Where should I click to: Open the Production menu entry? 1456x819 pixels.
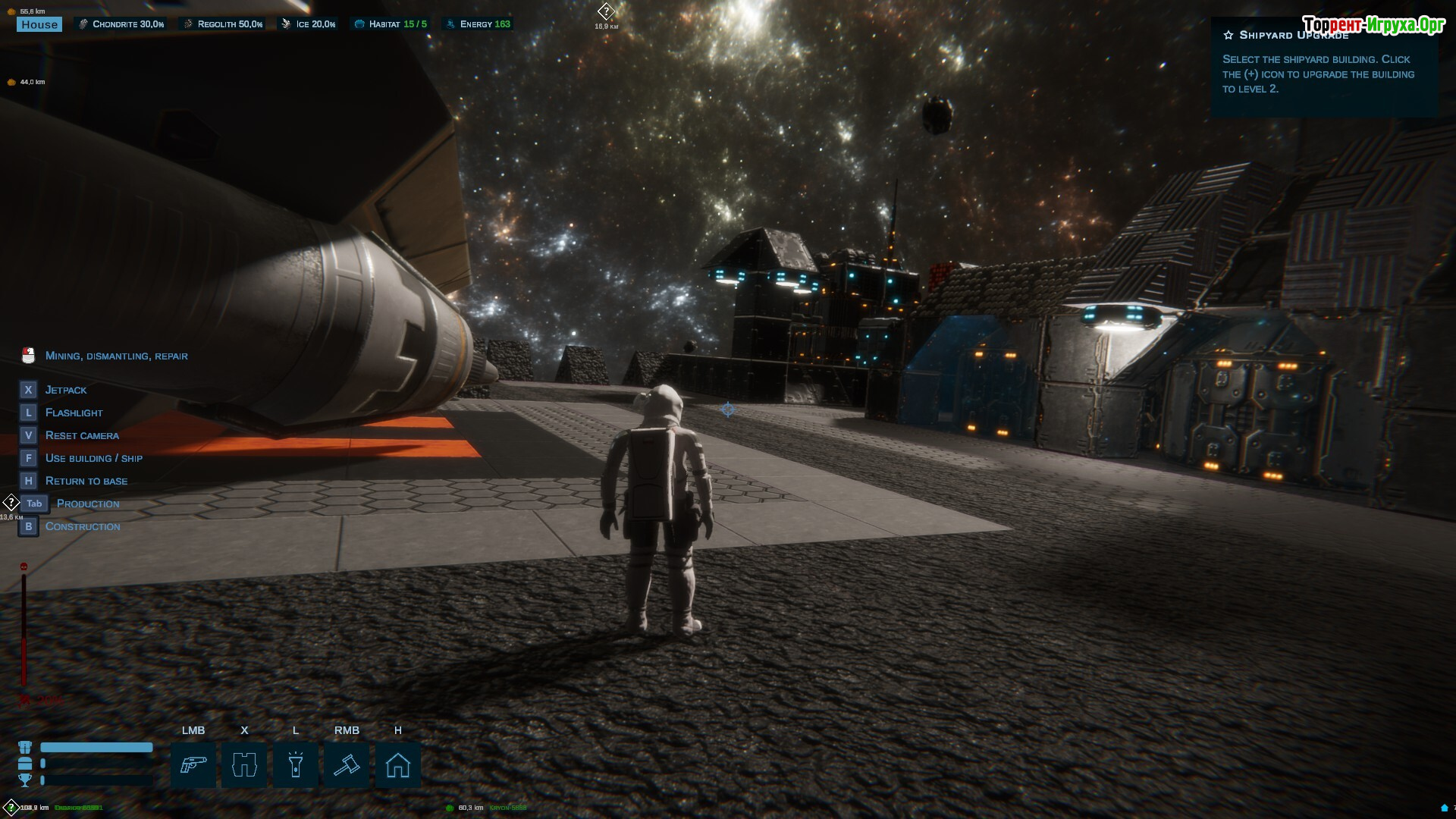88,504
